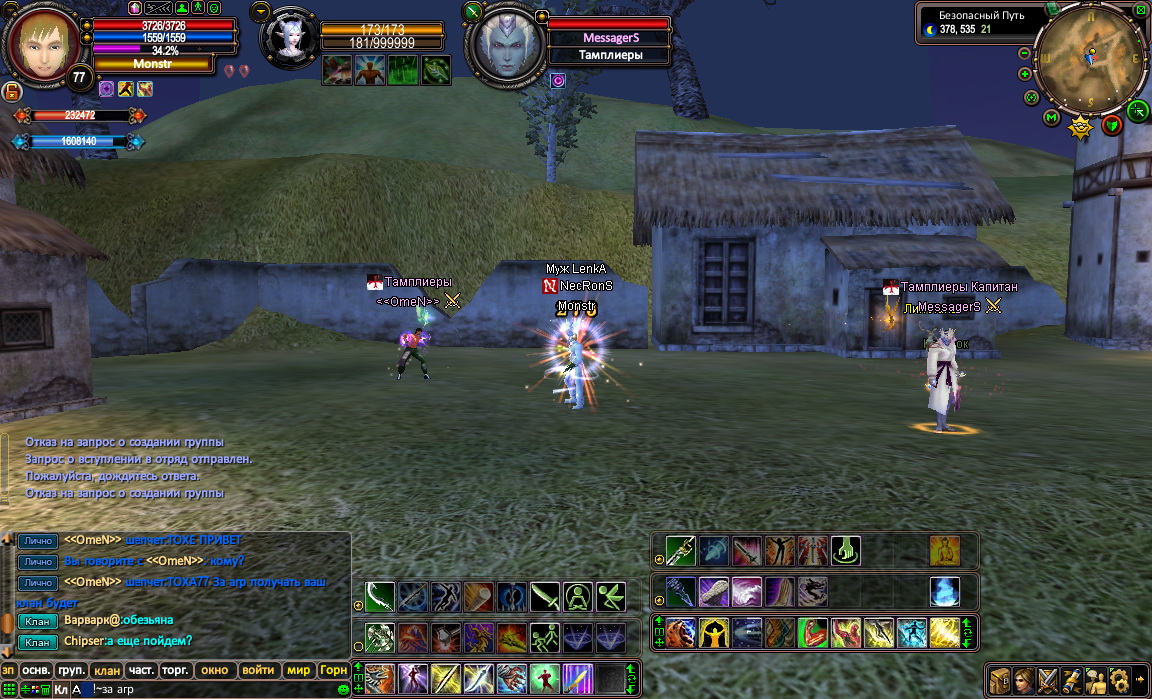Open the world map with the M button
Viewport: 1152px width, 699px height.
pyautogui.click(x=1051, y=118)
